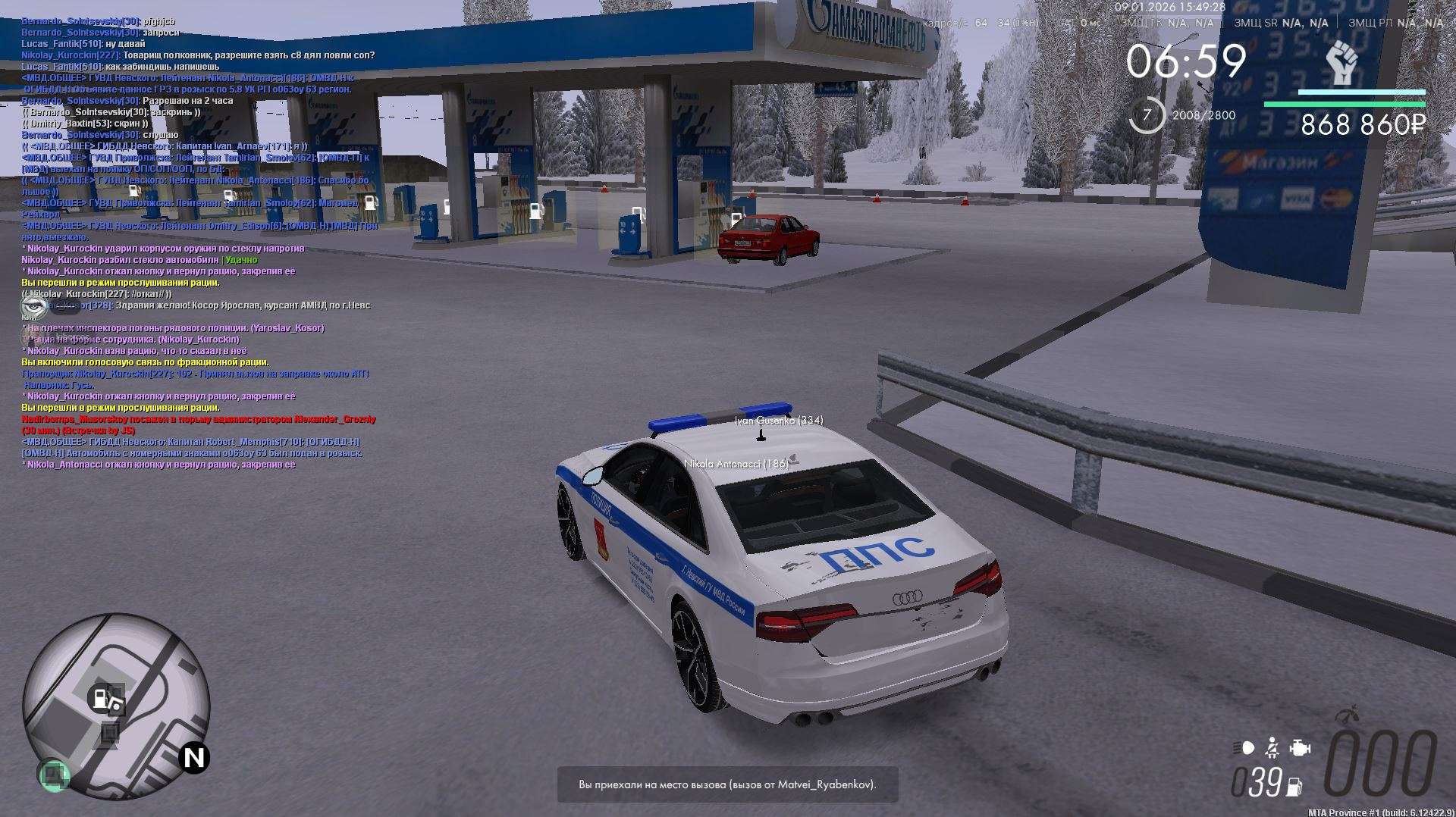Toggle the headlights indicator icon
The width and height of the screenshot is (1456, 817).
pos(1244,748)
